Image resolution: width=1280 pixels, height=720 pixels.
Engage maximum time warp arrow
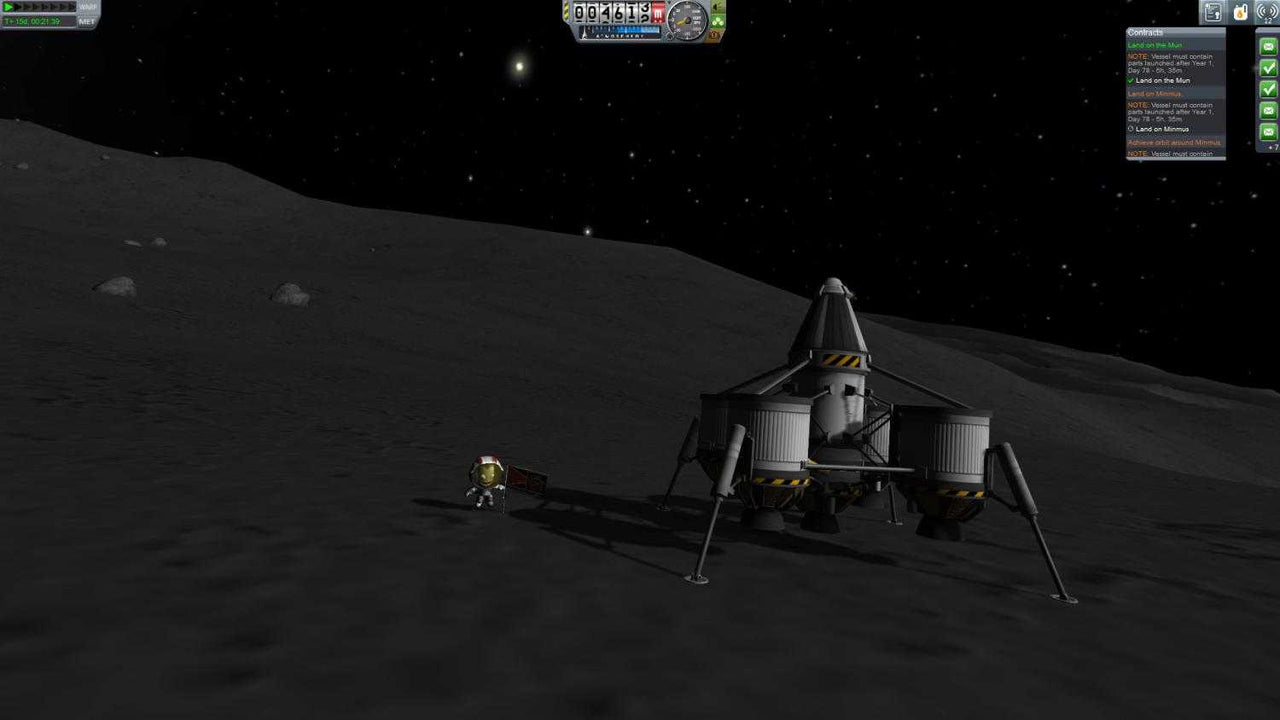tap(72, 7)
